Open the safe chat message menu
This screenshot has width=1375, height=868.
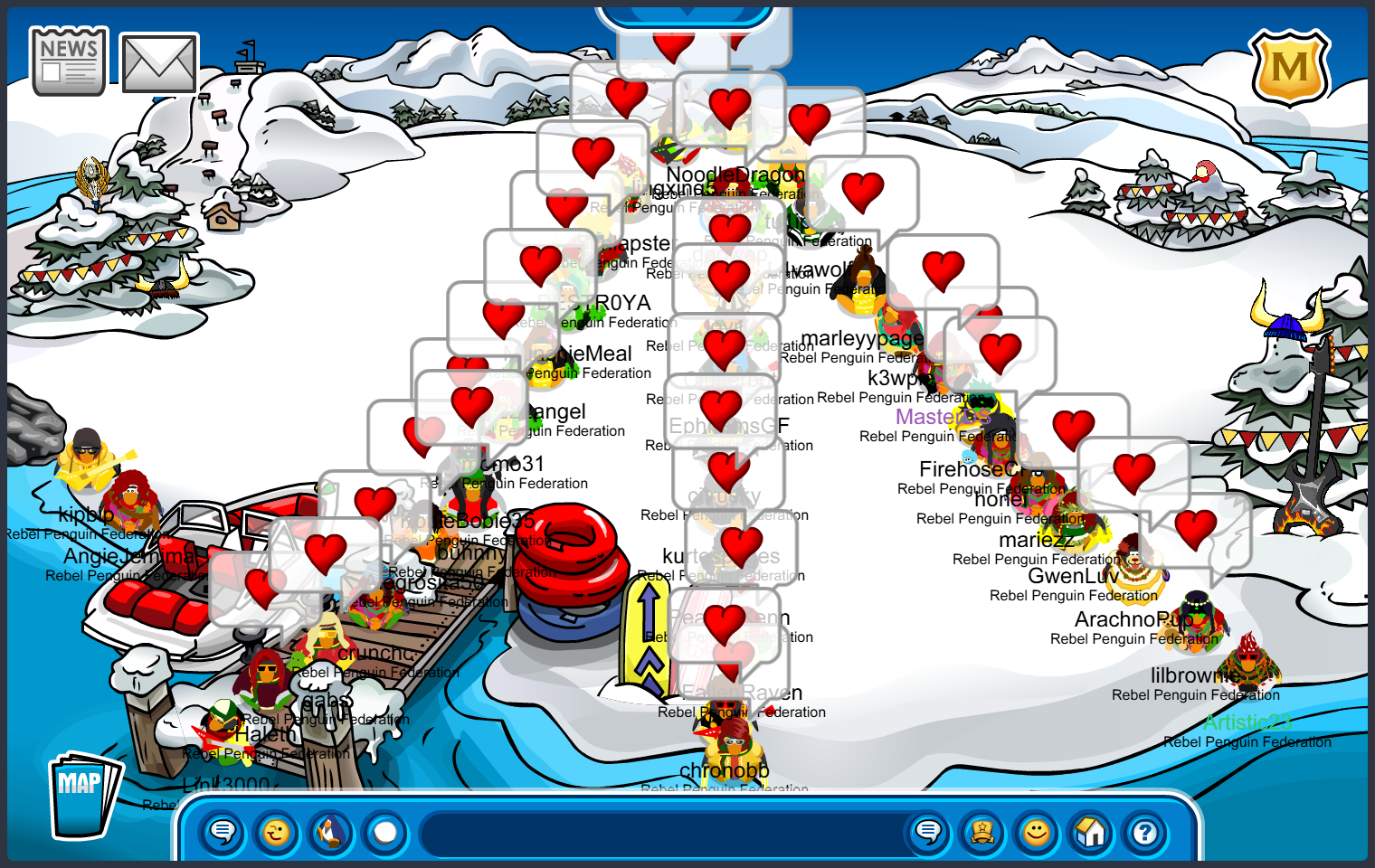[223, 832]
